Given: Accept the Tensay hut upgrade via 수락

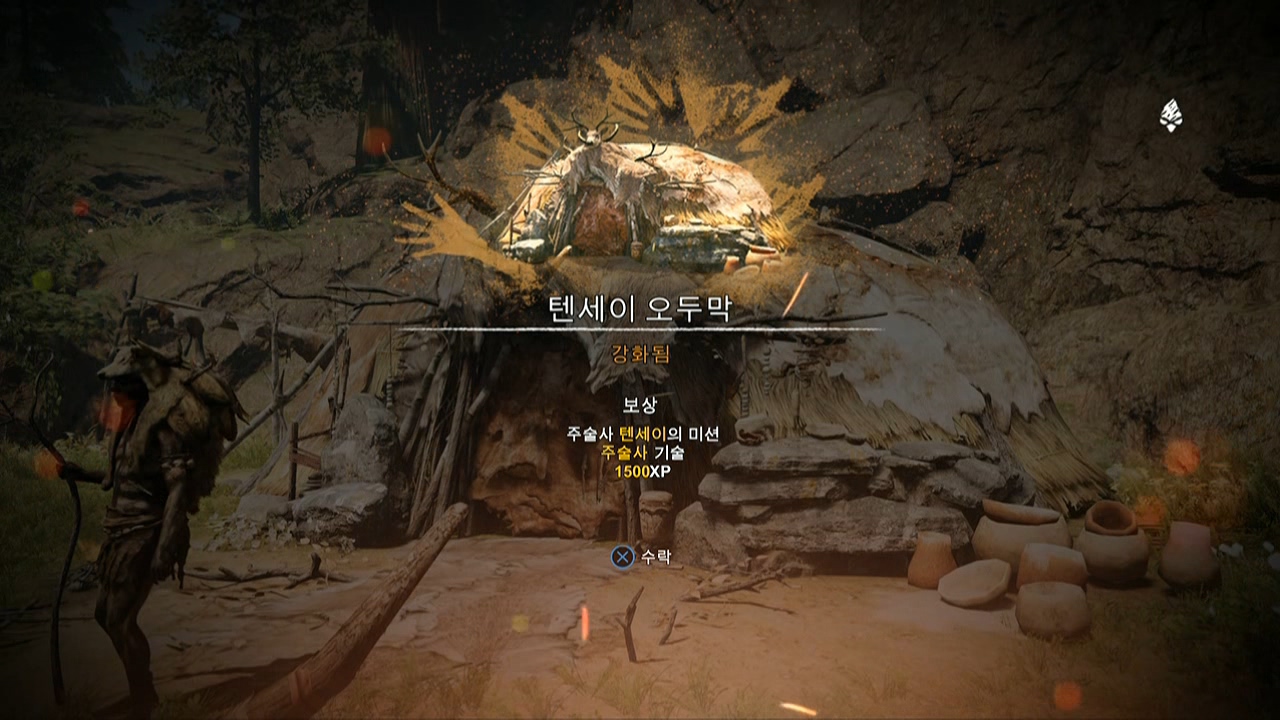Looking at the screenshot, I should pyautogui.click(x=642, y=556).
